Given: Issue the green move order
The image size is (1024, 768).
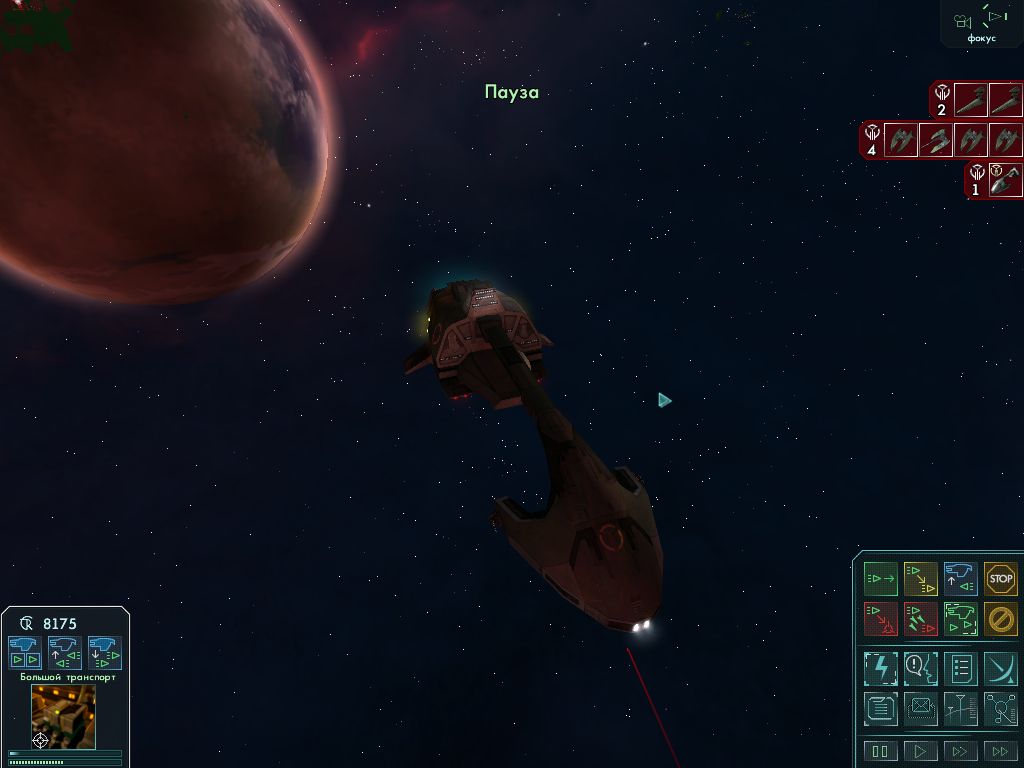Looking at the screenshot, I should (x=881, y=579).
